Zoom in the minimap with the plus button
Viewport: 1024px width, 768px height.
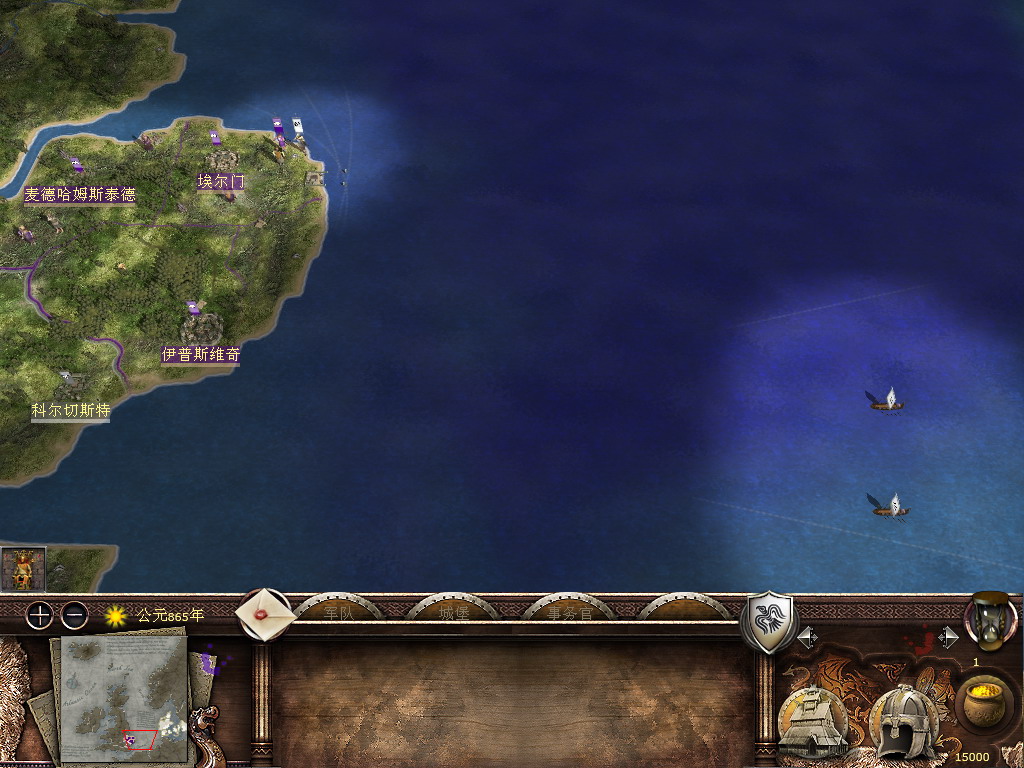point(39,615)
